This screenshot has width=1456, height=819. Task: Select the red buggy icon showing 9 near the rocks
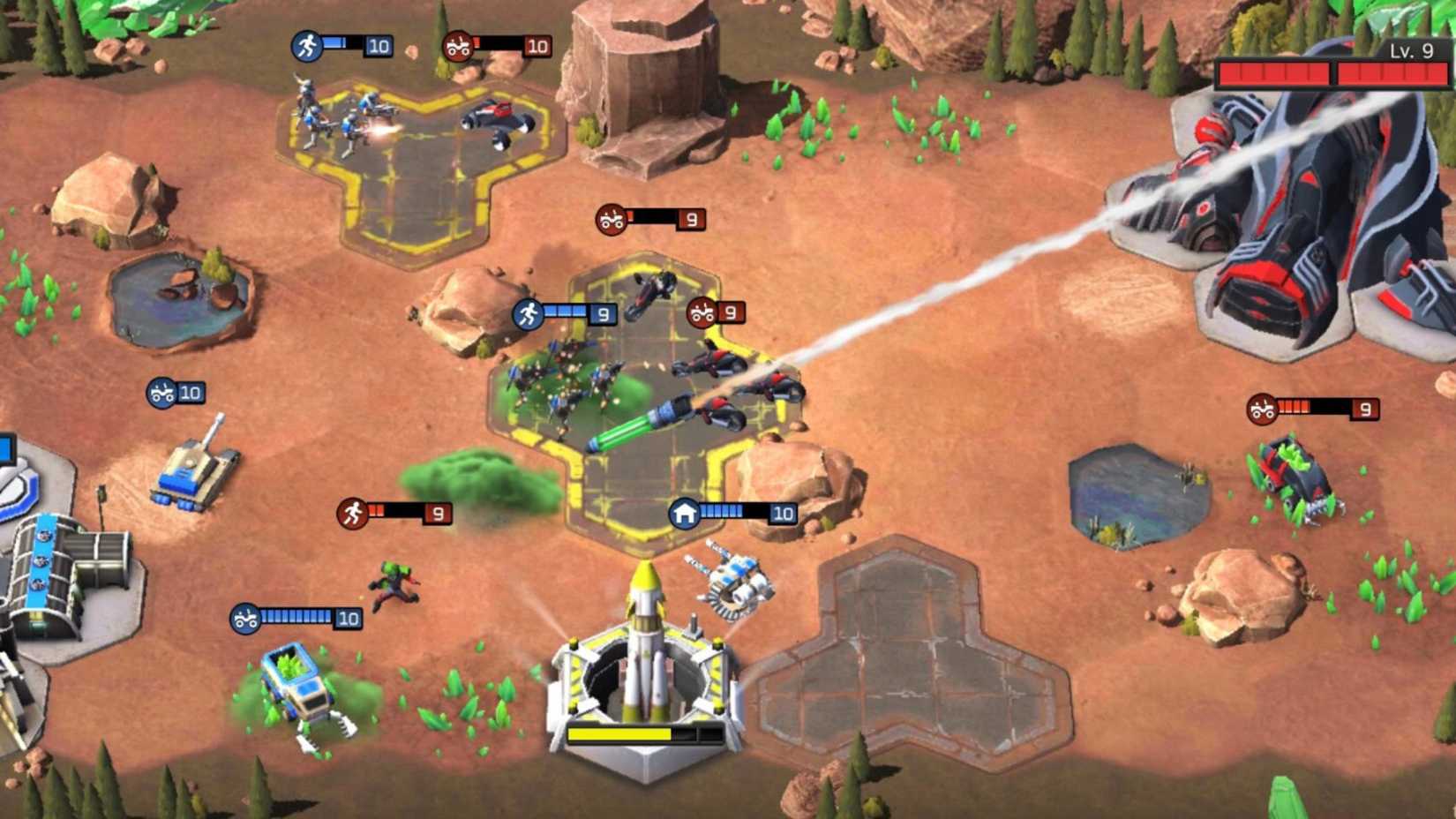[x=611, y=220]
